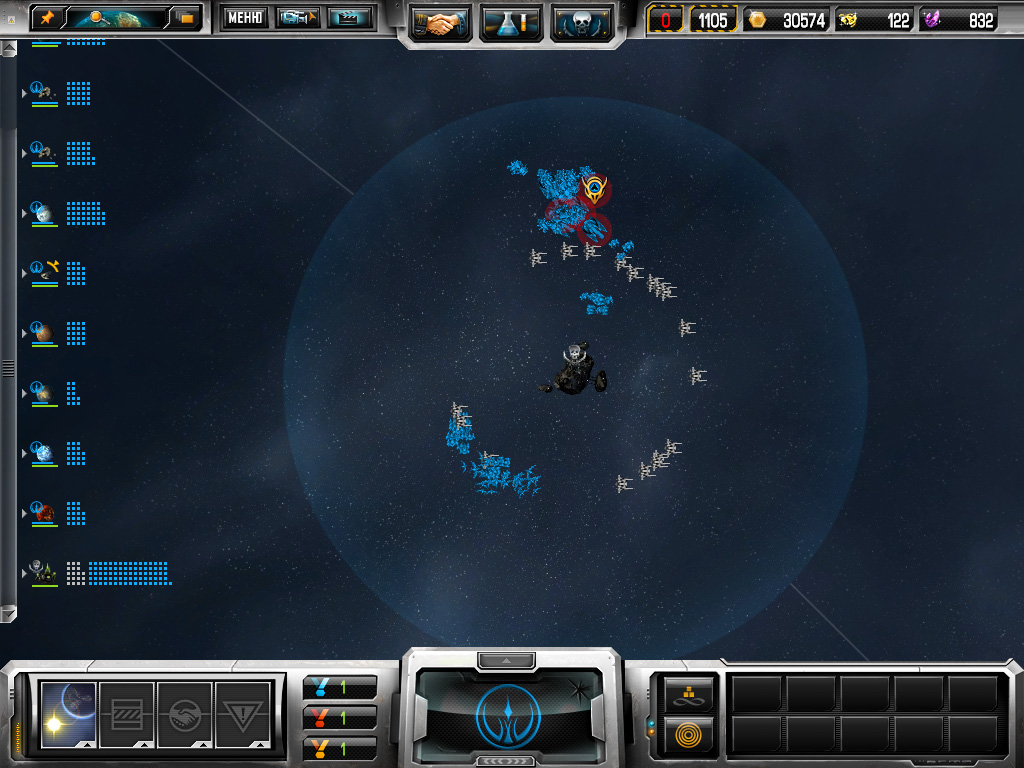The width and height of the screenshot is (1024, 768).
Task: Select the blue medal fleet notification
Action: (x=340, y=688)
